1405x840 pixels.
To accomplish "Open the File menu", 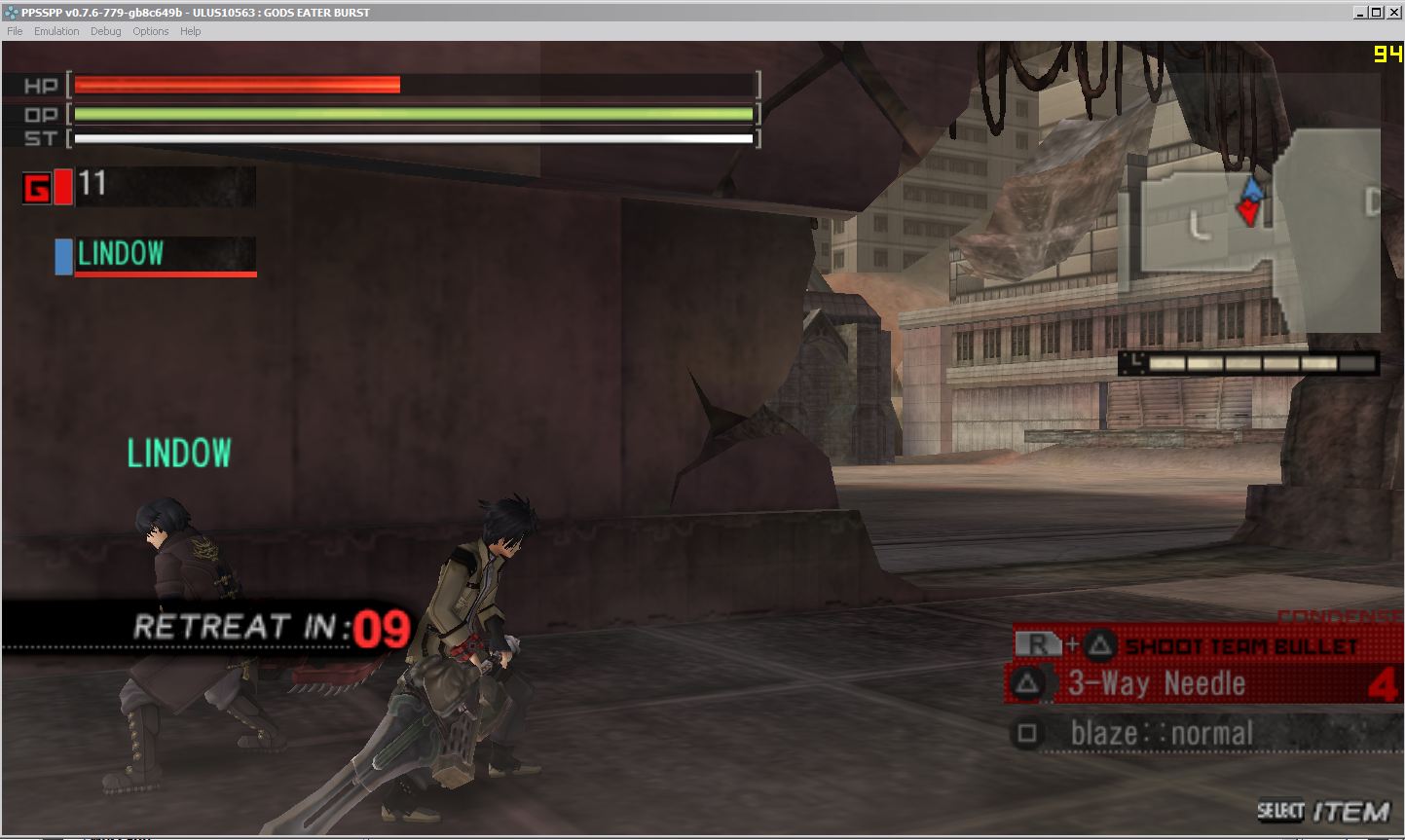I will point(15,31).
